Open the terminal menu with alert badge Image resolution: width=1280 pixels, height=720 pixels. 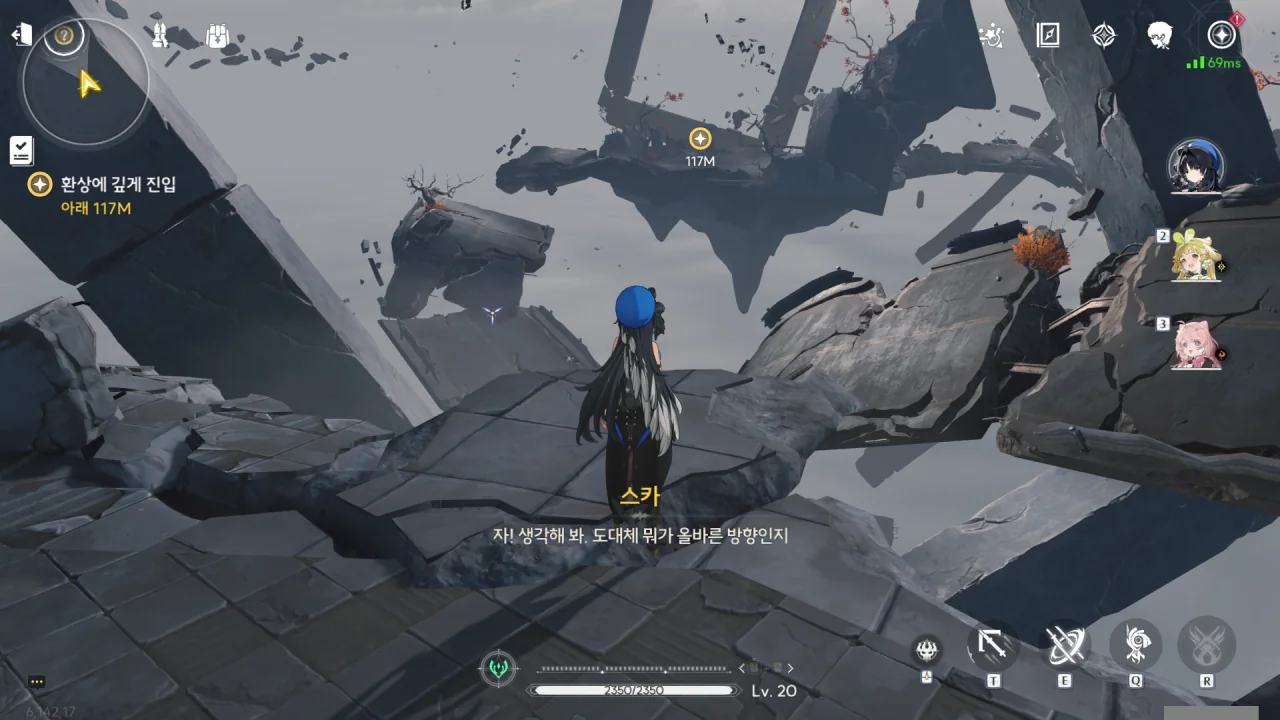coord(1221,35)
